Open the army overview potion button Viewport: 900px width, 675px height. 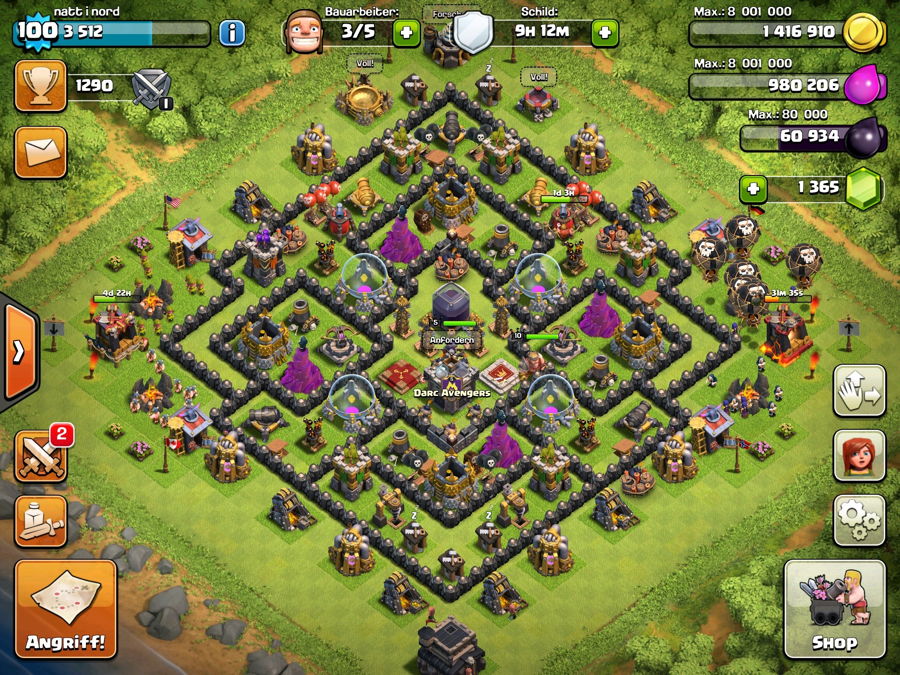pyautogui.click(x=41, y=520)
